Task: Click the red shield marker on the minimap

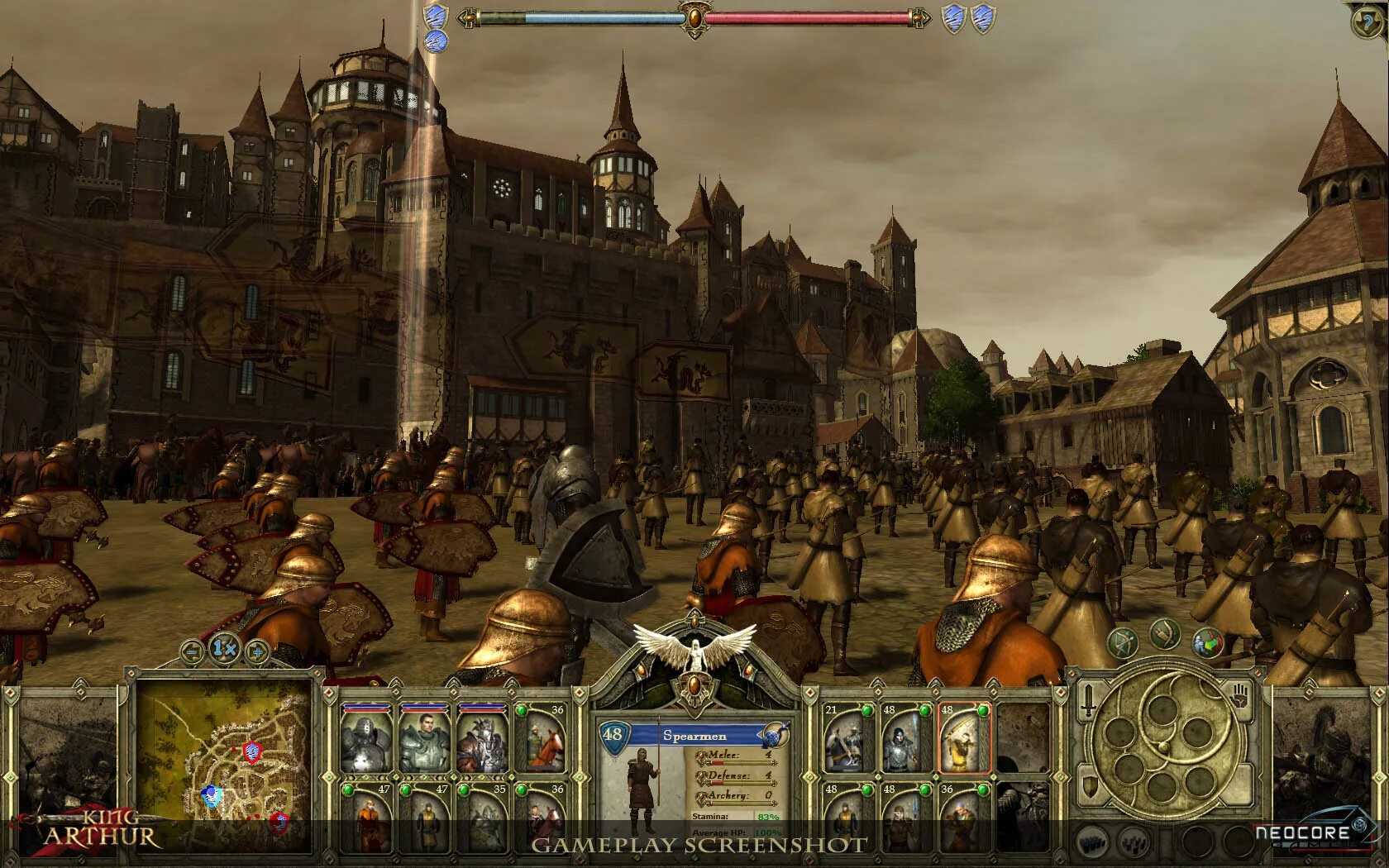Action: tap(252, 751)
